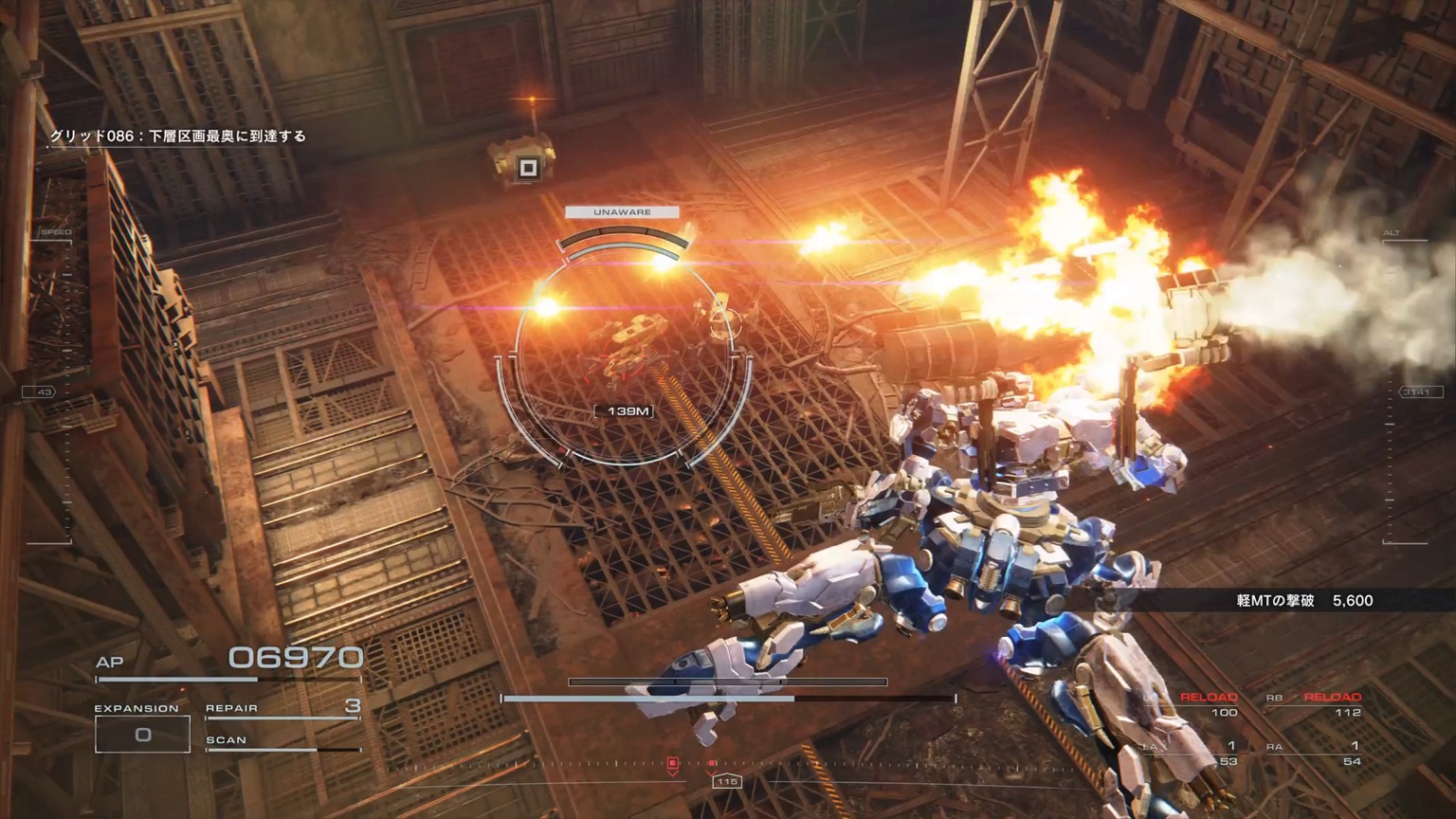Click the square waypoint destination marker

coord(528,169)
